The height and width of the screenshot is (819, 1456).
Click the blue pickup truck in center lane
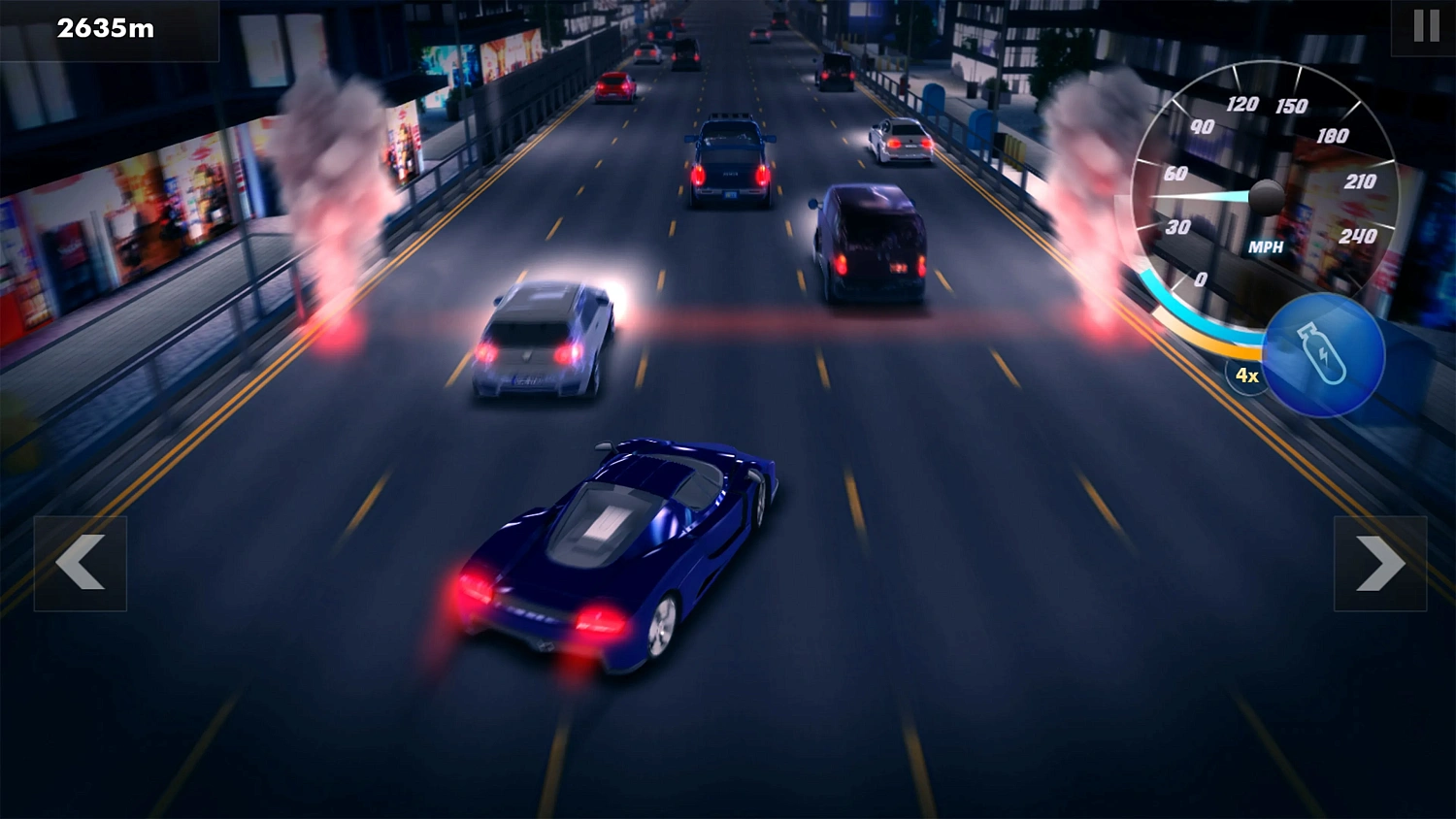[730, 160]
